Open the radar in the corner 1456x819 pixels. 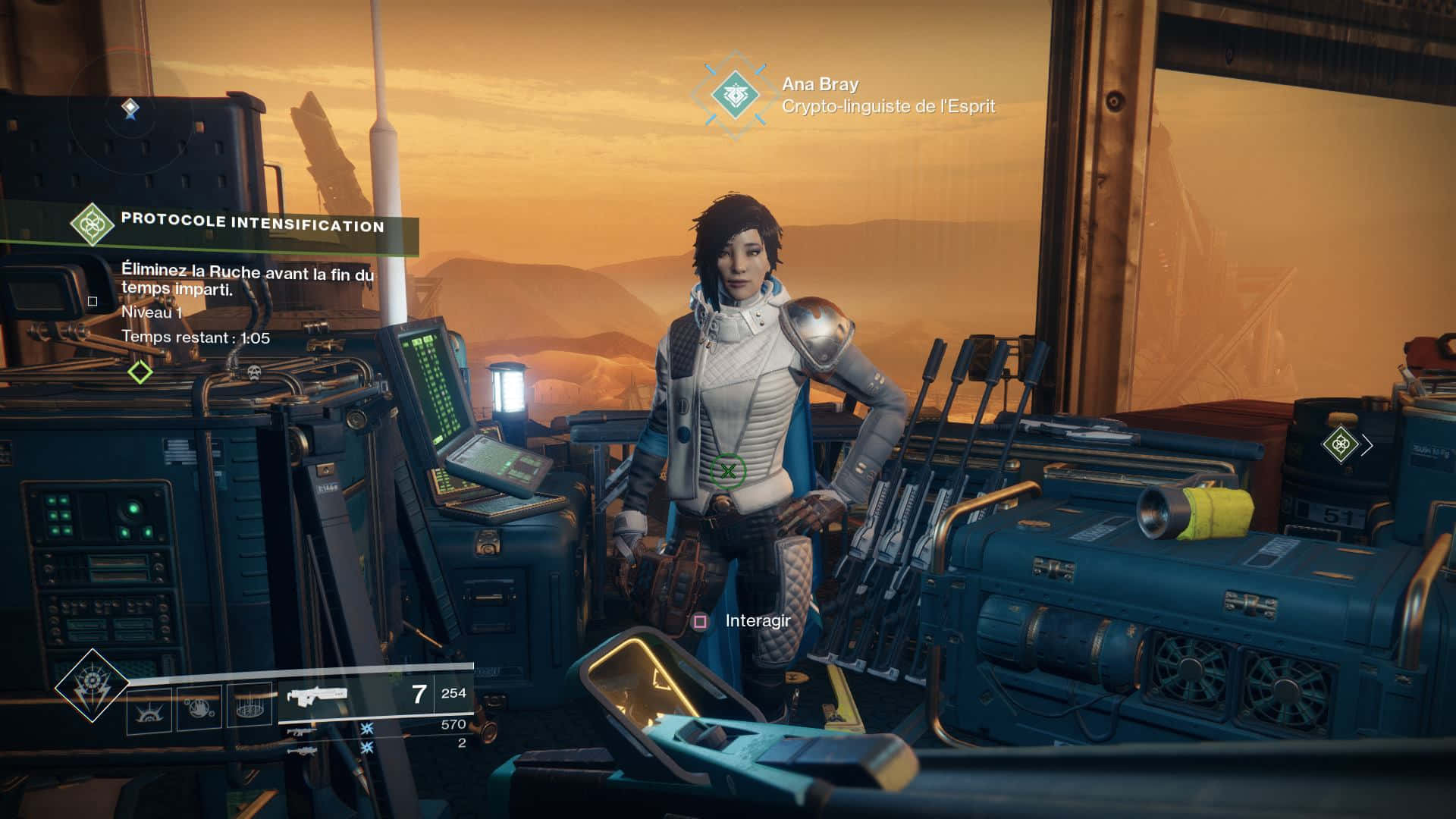point(130,108)
